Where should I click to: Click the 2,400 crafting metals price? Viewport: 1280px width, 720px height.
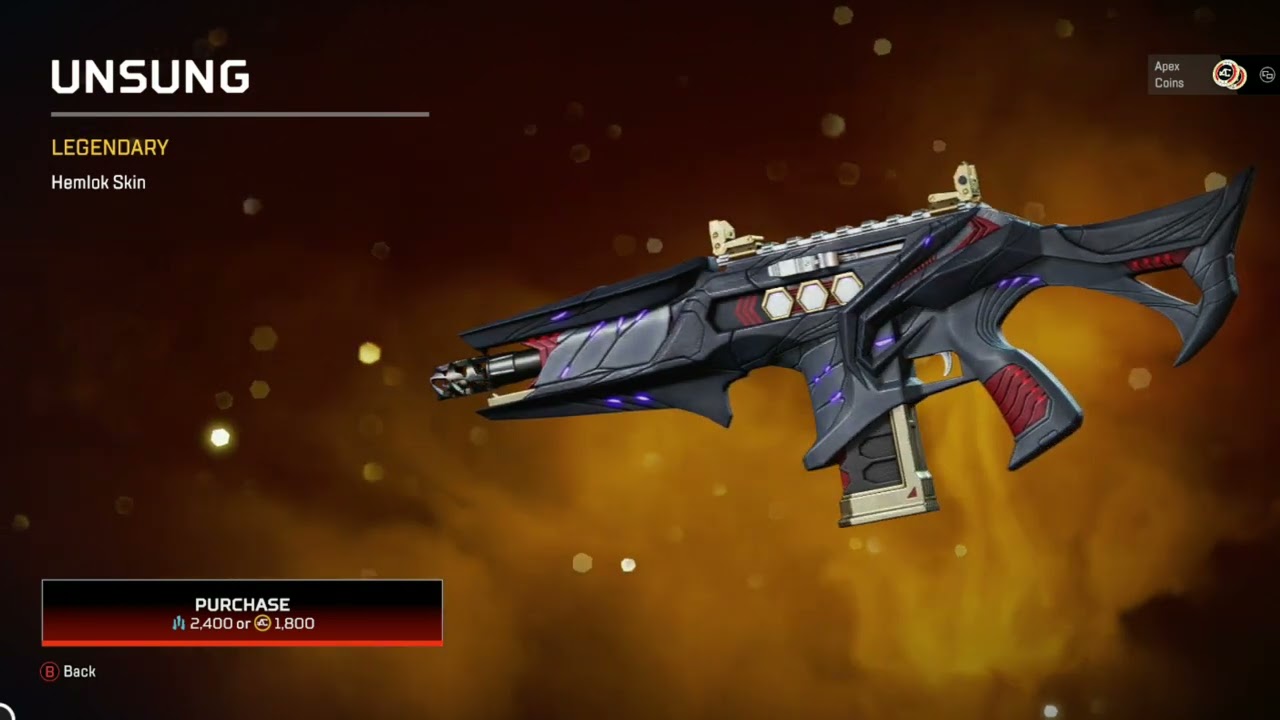211,624
